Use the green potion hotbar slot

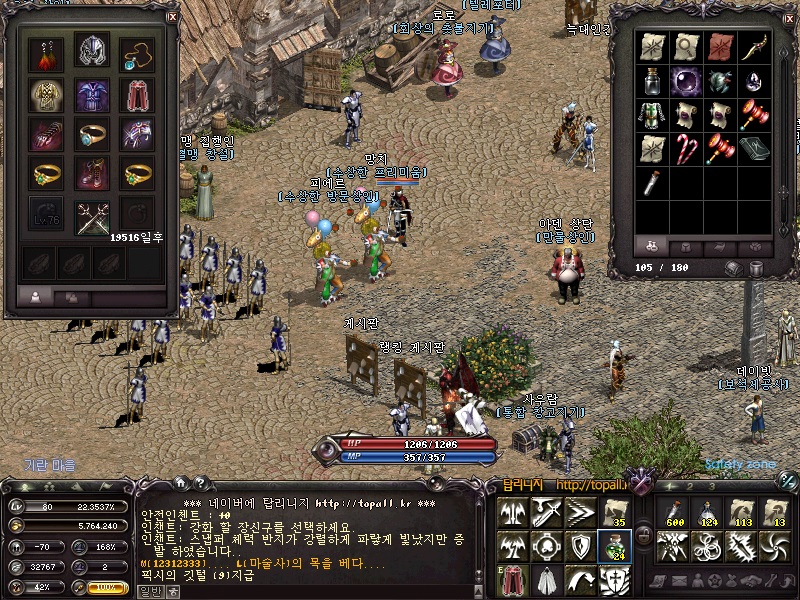tap(614, 545)
